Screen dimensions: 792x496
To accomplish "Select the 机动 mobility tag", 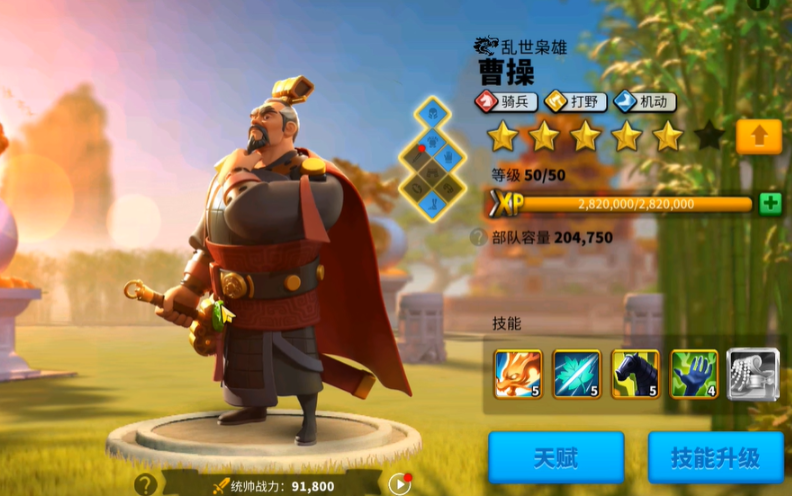I will pyautogui.click(x=644, y=101).
